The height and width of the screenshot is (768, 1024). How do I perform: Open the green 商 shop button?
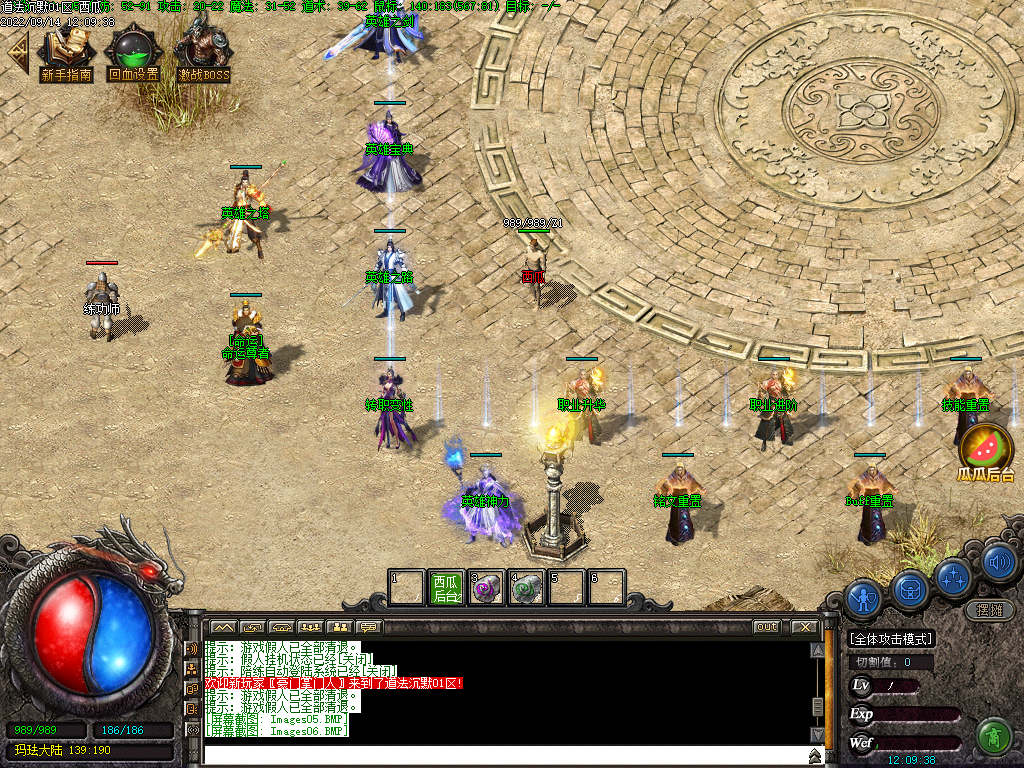point(994,735)
